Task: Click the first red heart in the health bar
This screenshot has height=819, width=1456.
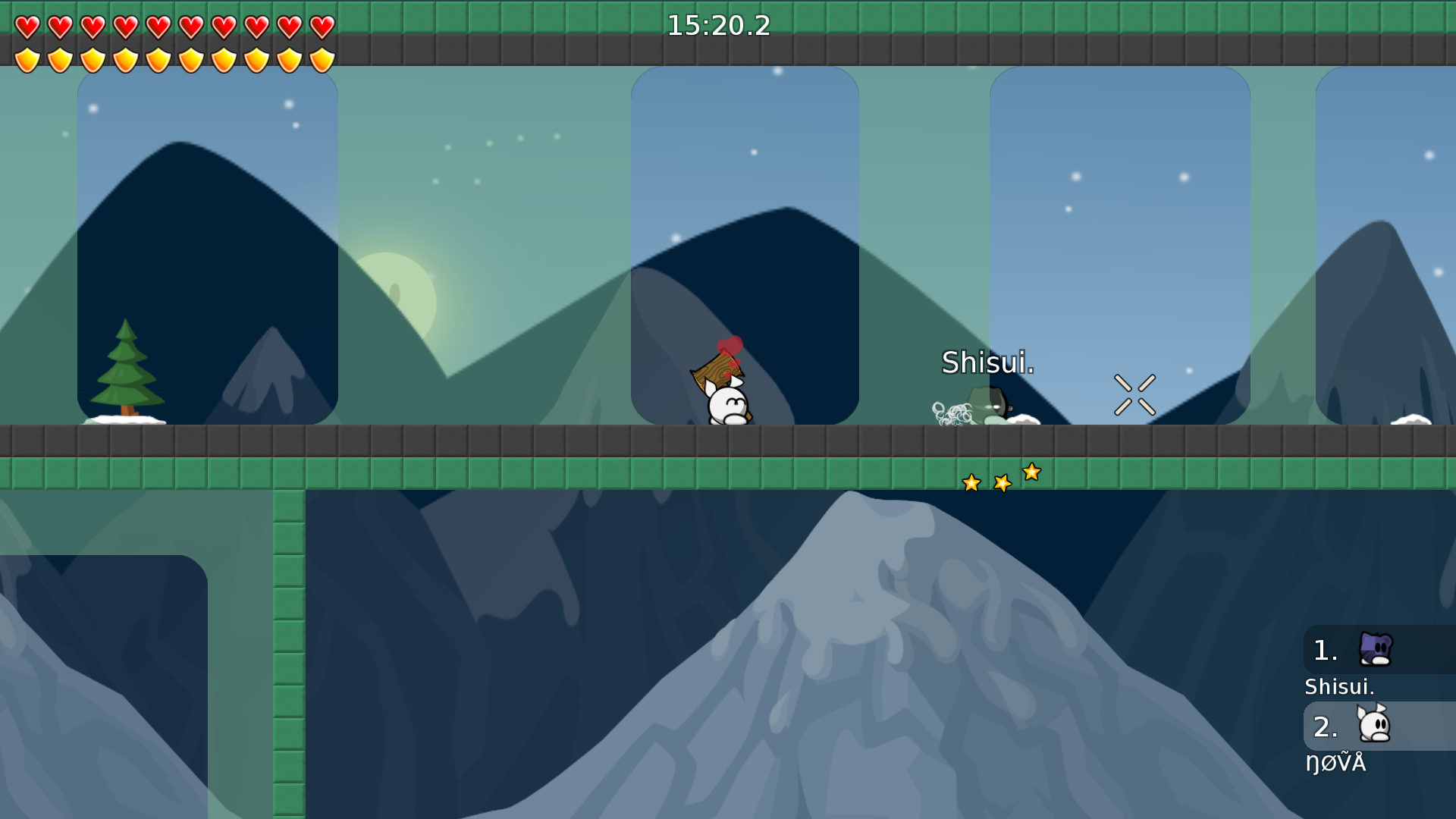Action: tap(27, 27)
